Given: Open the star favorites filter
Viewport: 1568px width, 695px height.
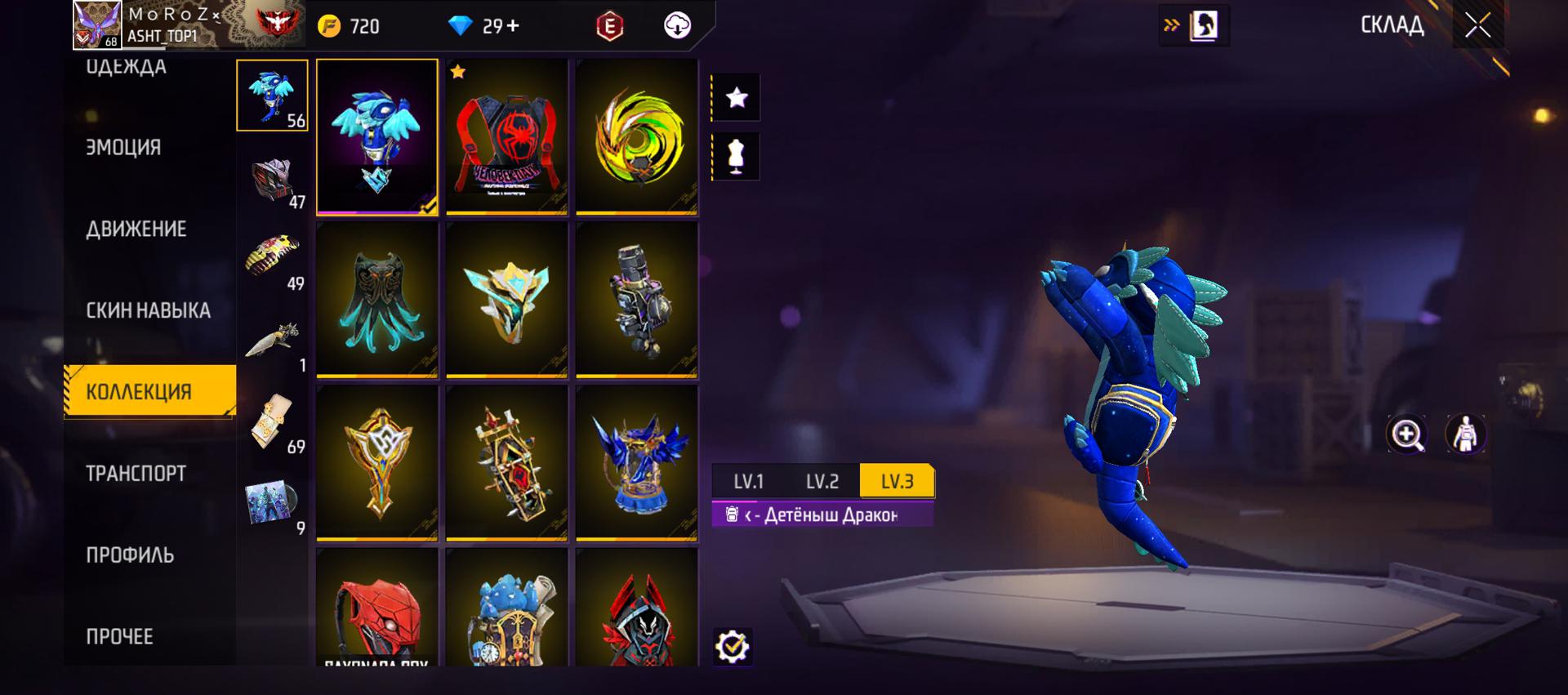Looking at the screenshot, I should [736, 98].
